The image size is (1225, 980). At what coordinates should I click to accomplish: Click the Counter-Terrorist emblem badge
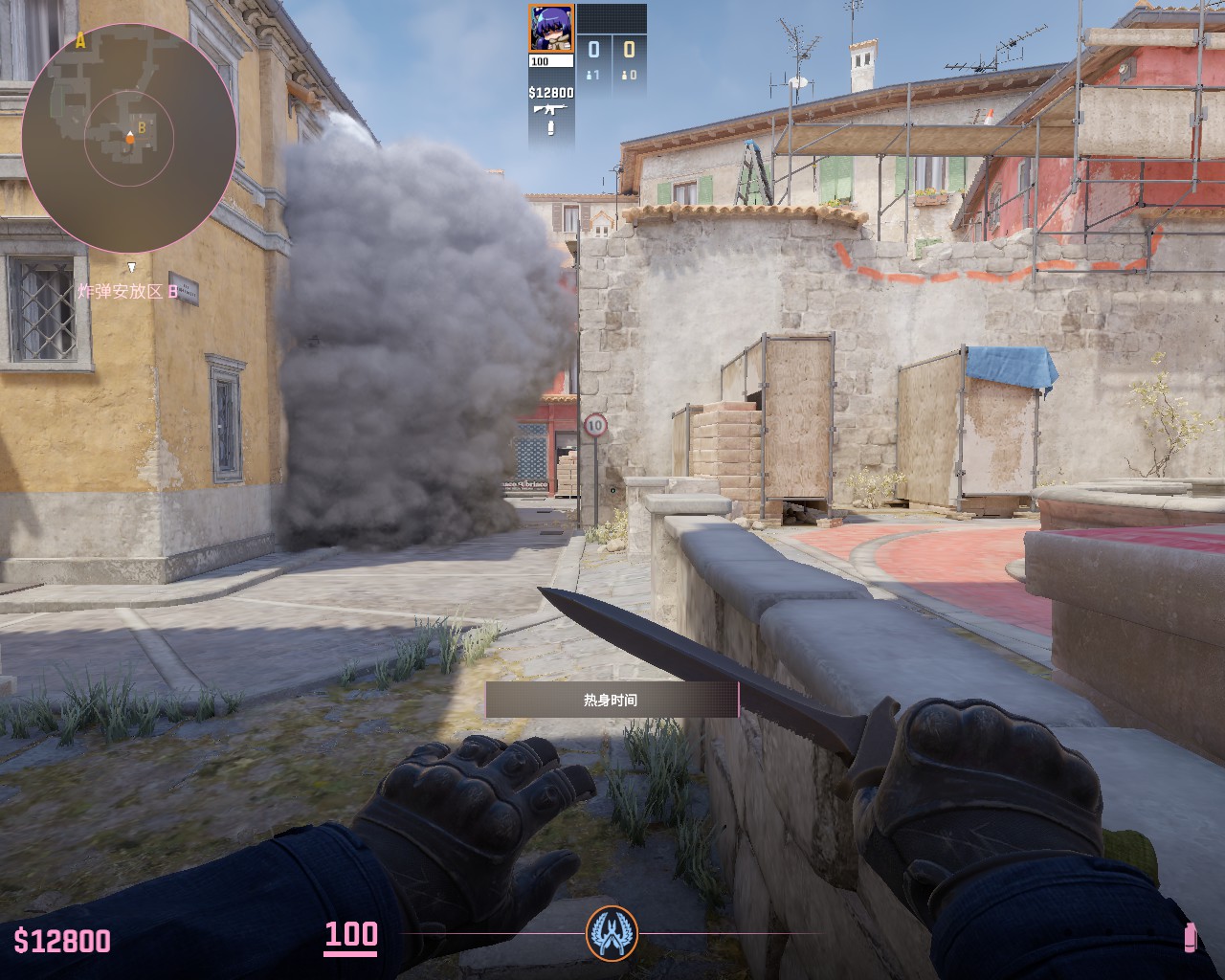click(612, 932)
